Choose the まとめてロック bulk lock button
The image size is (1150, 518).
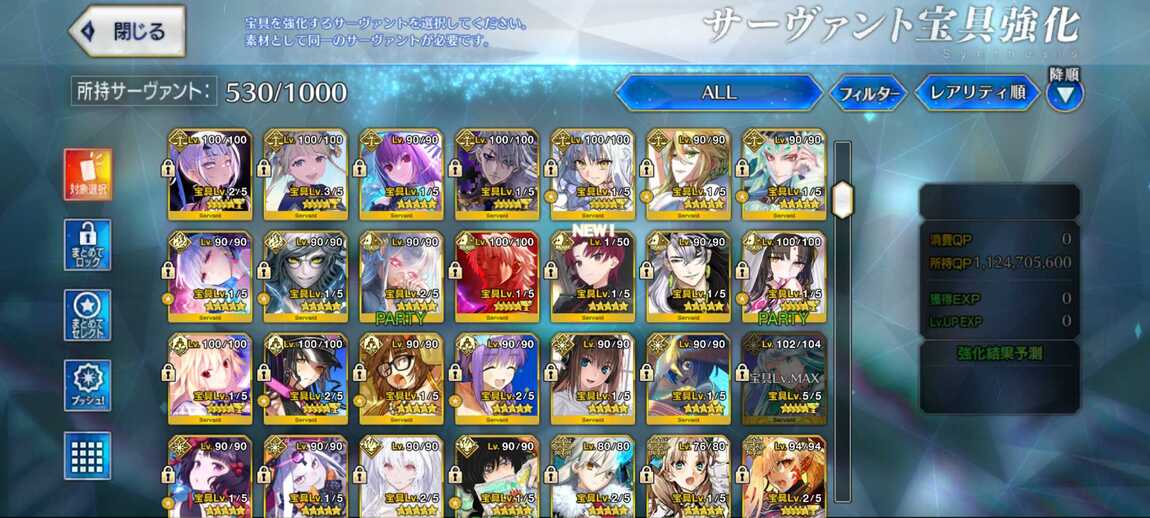(88, 245)
